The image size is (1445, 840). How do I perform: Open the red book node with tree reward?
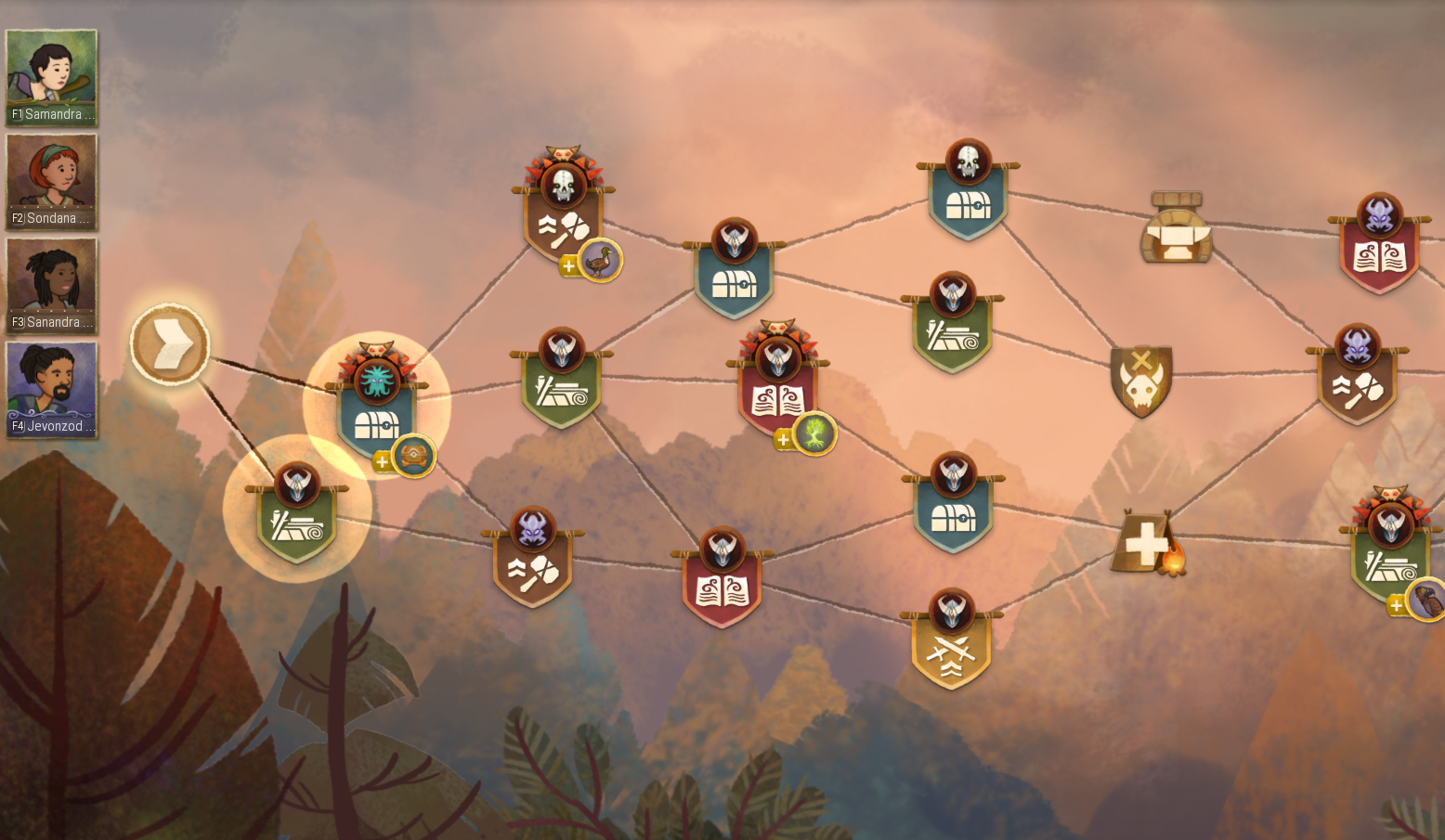click(x=780, y=394)
